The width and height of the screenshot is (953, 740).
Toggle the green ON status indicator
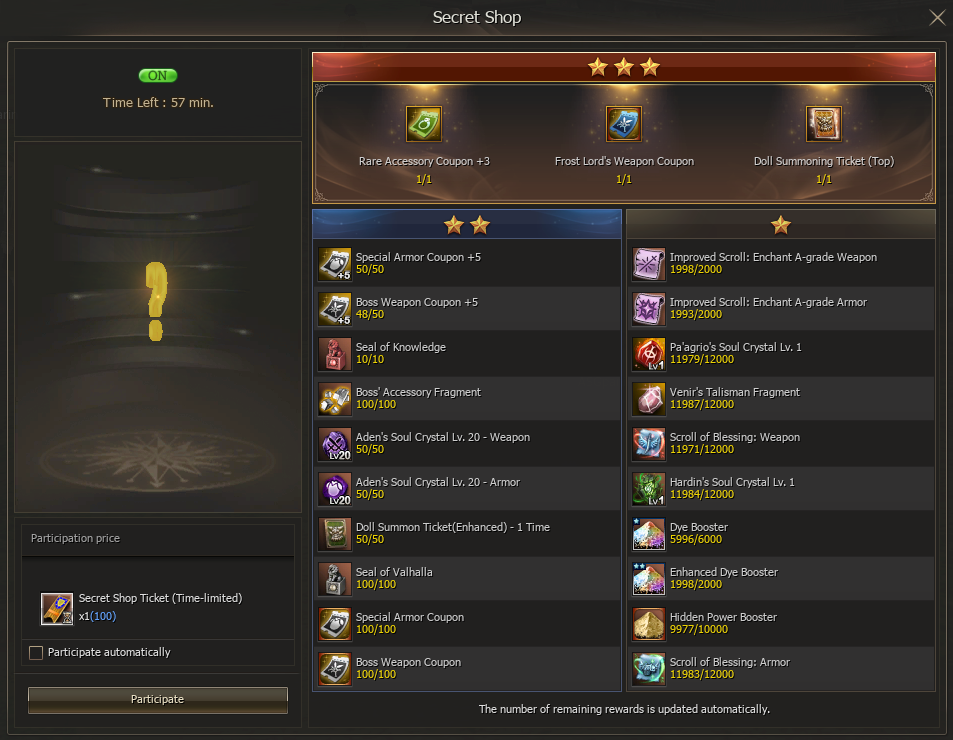point(158,76)
